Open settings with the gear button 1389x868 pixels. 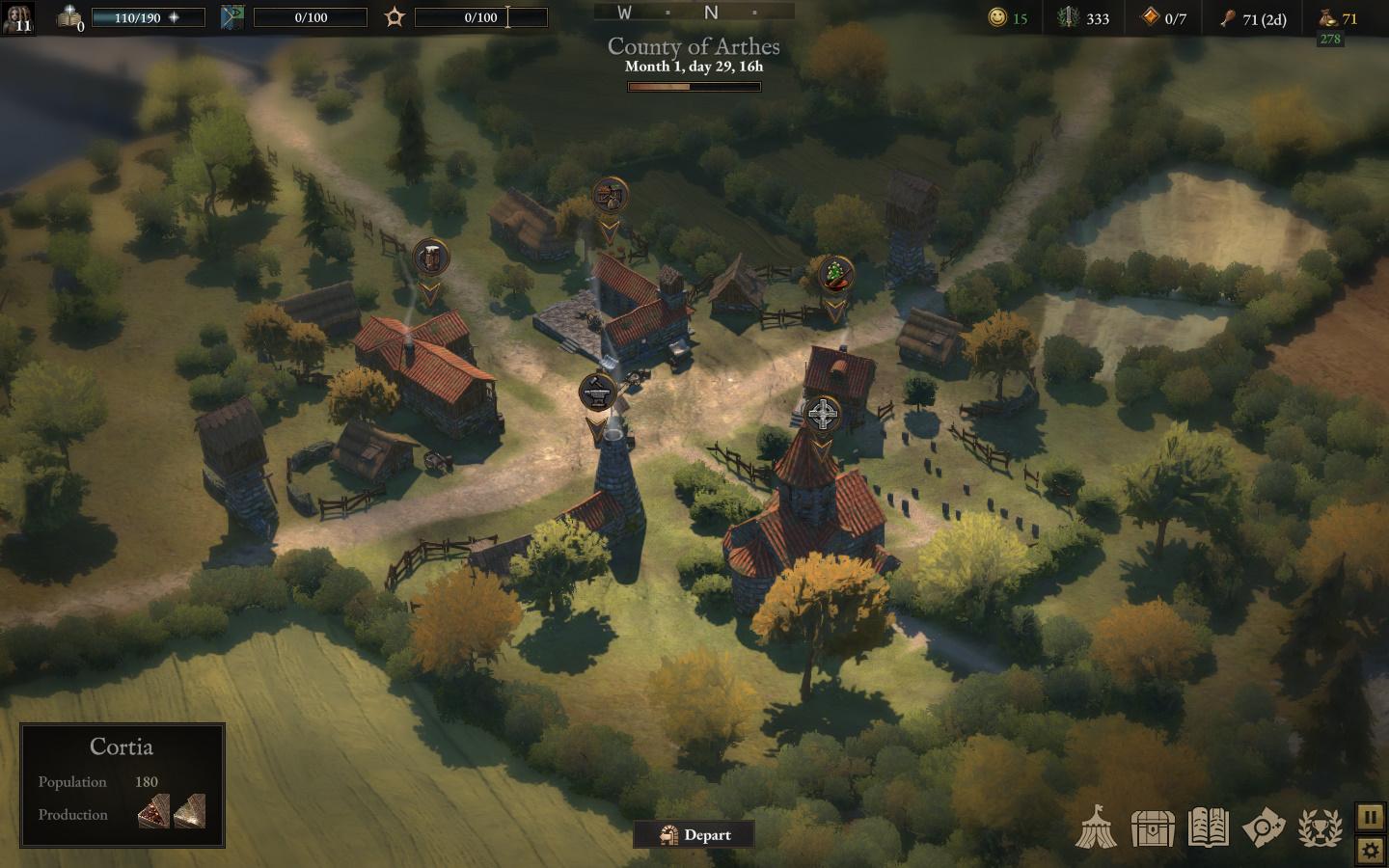[1370, 851]
